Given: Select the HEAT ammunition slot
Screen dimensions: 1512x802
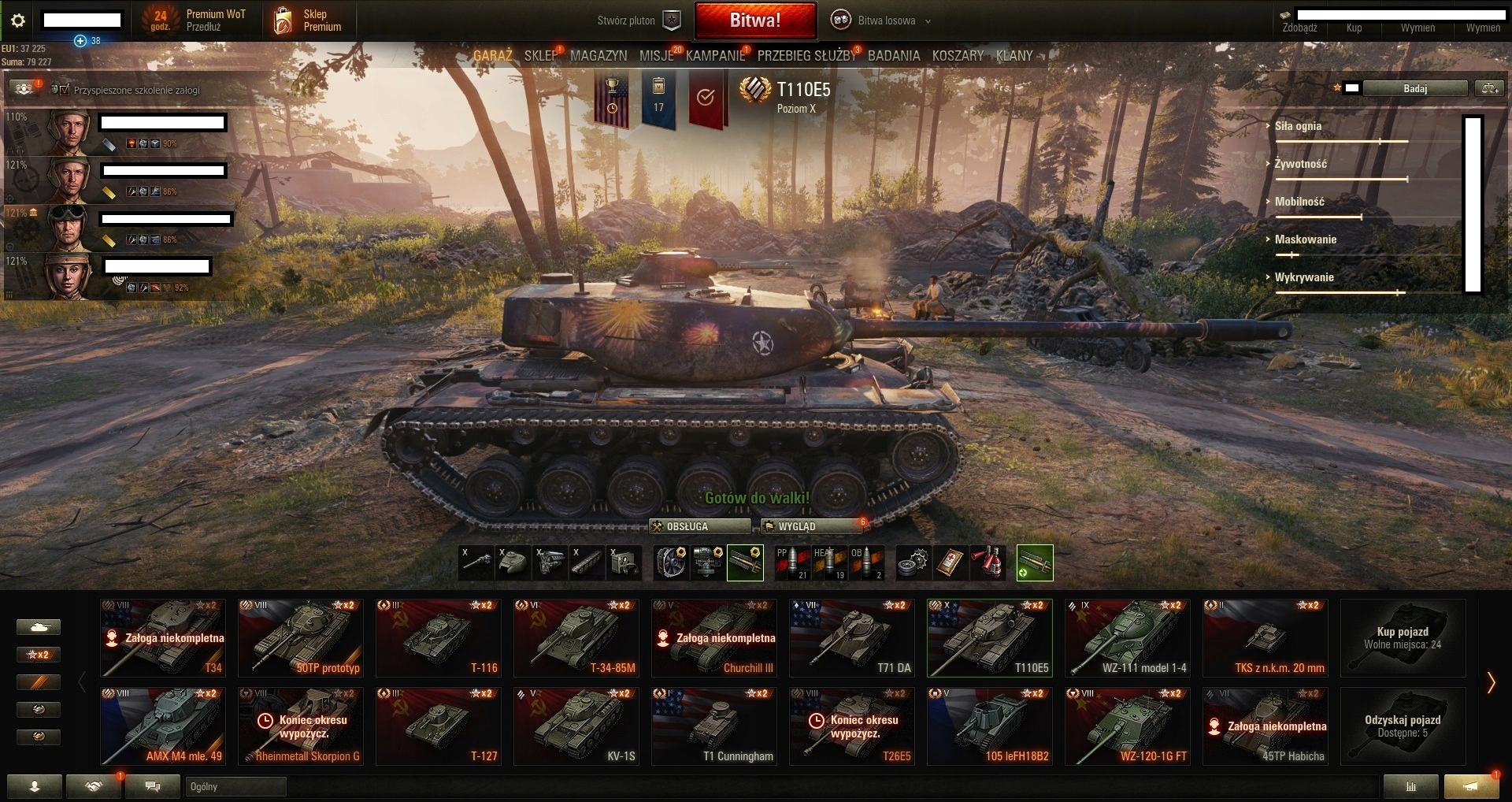Looking at the screenshot, I should pos(828,563).
